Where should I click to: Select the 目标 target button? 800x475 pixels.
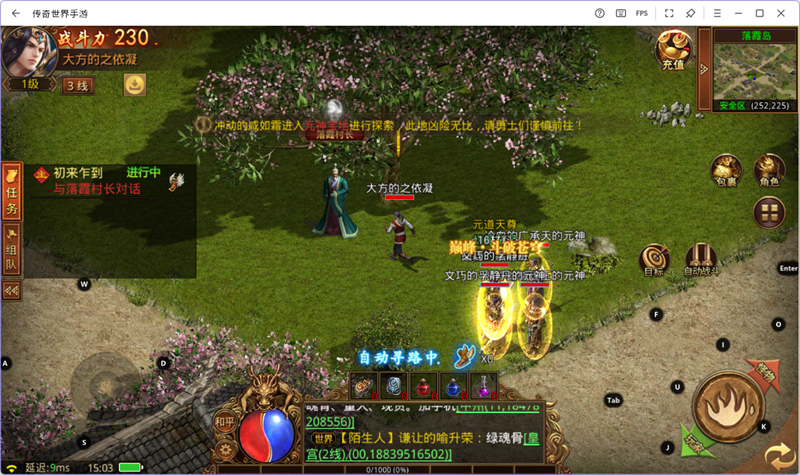pyautogui.click(x=654, y=258)
